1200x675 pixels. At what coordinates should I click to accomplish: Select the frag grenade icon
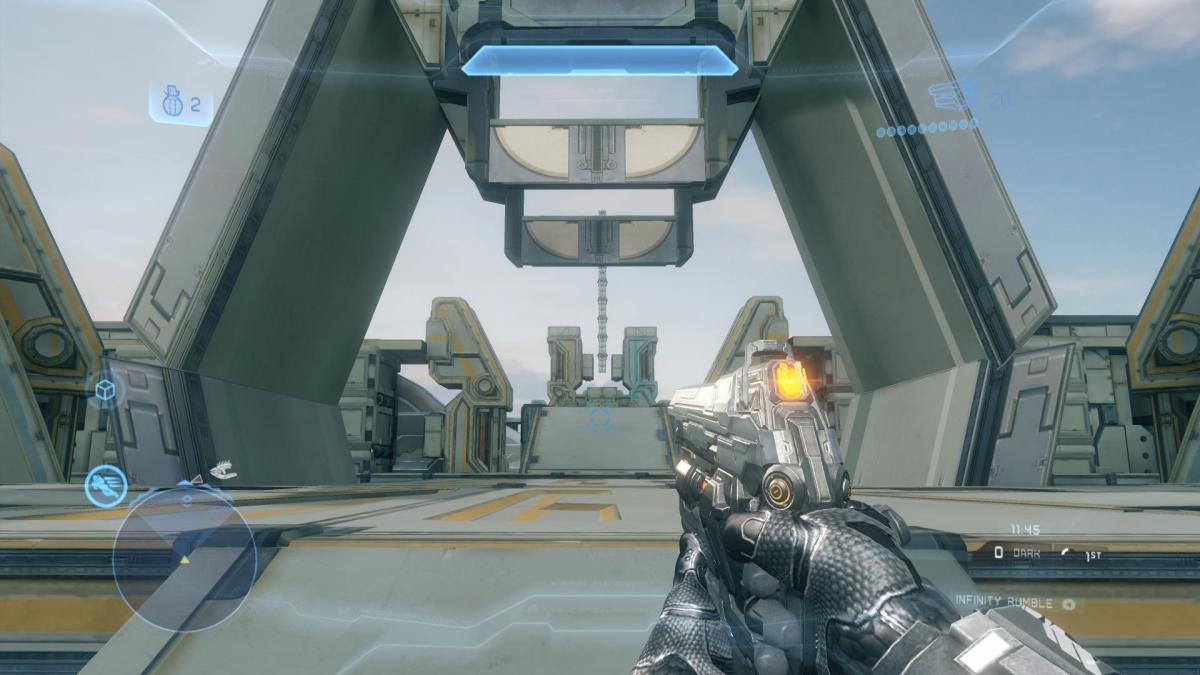(x=168, y=102)
